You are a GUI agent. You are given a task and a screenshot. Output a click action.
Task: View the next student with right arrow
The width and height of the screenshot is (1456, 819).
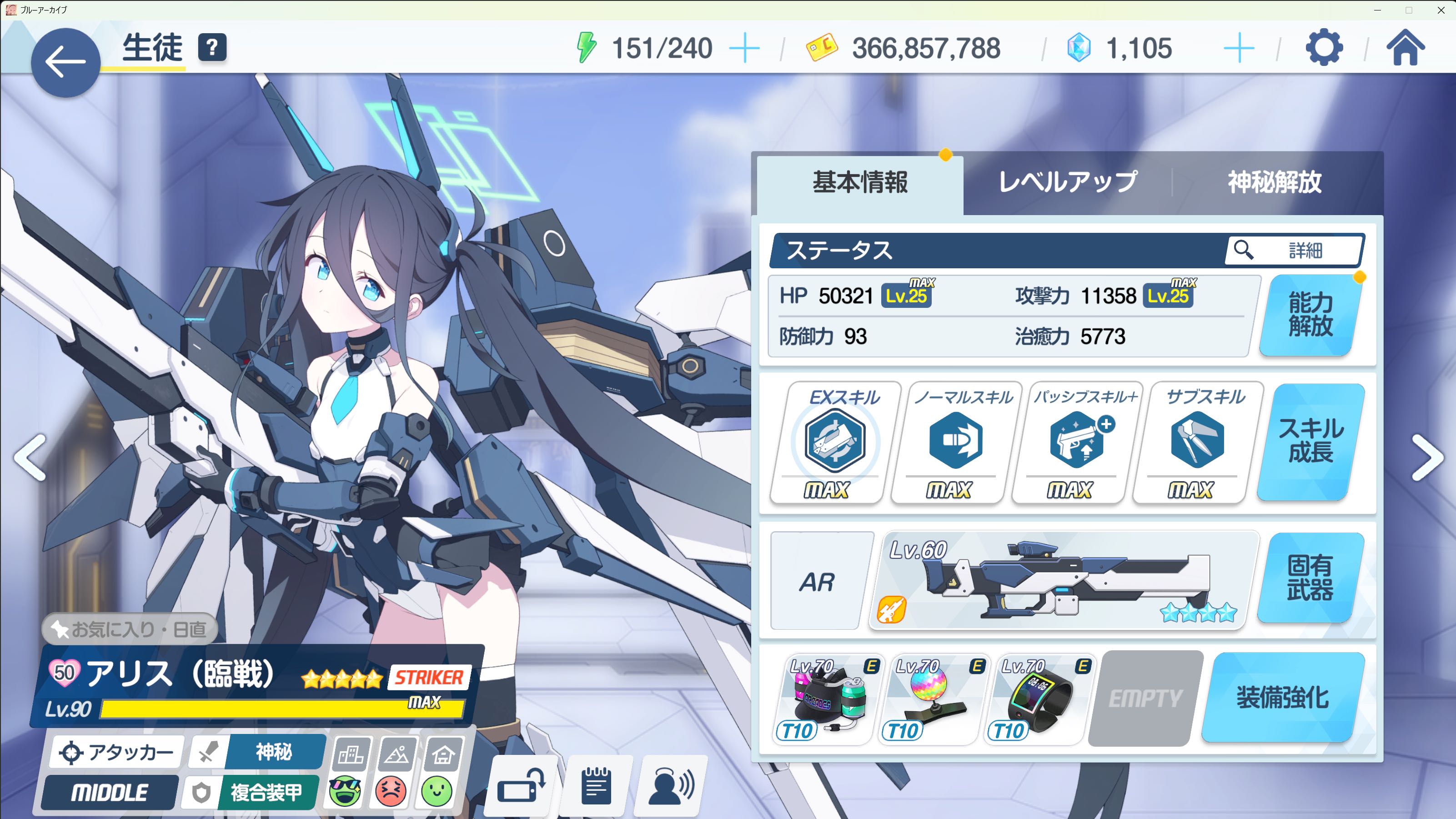coord(1426,457)
